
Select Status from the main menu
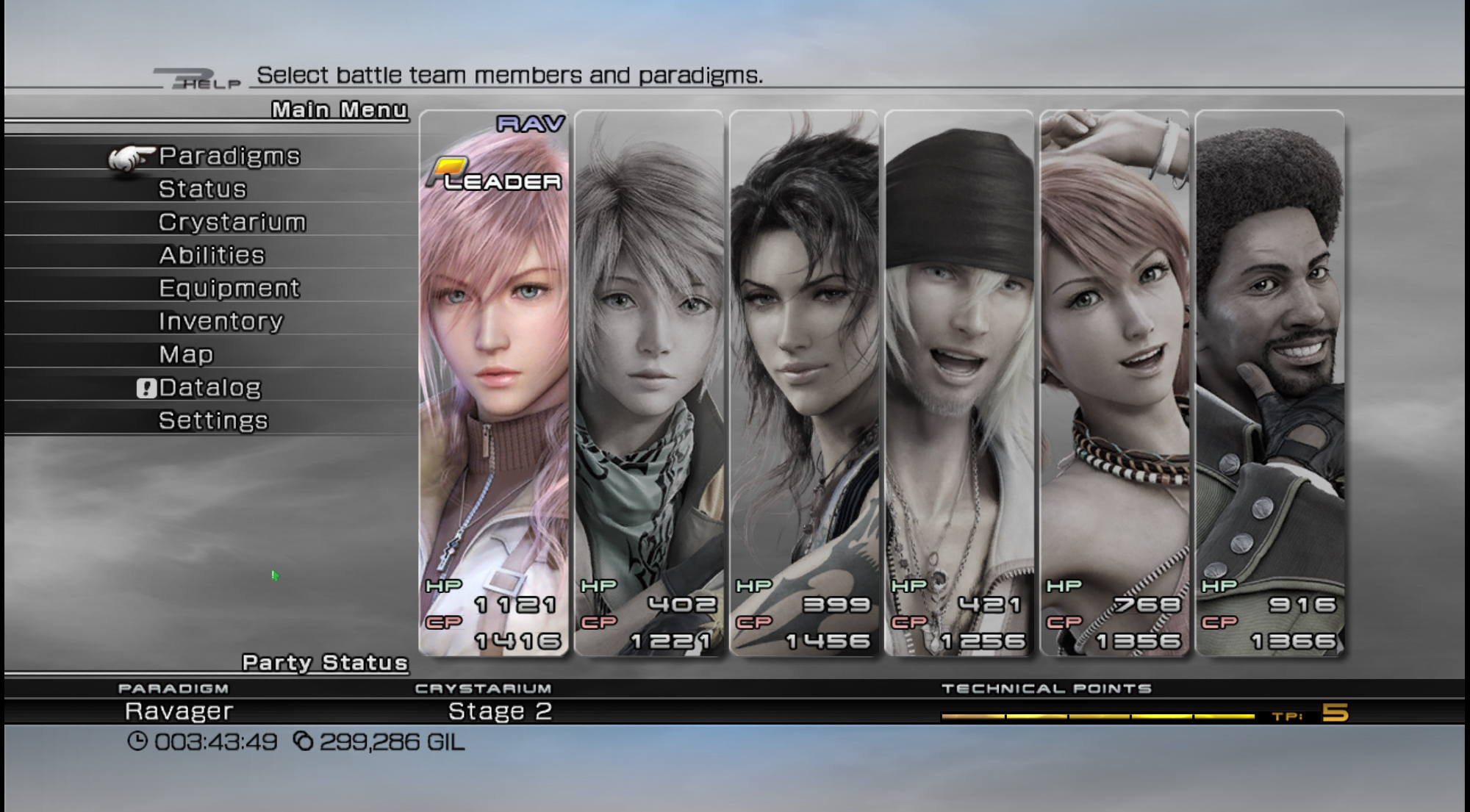203,189
